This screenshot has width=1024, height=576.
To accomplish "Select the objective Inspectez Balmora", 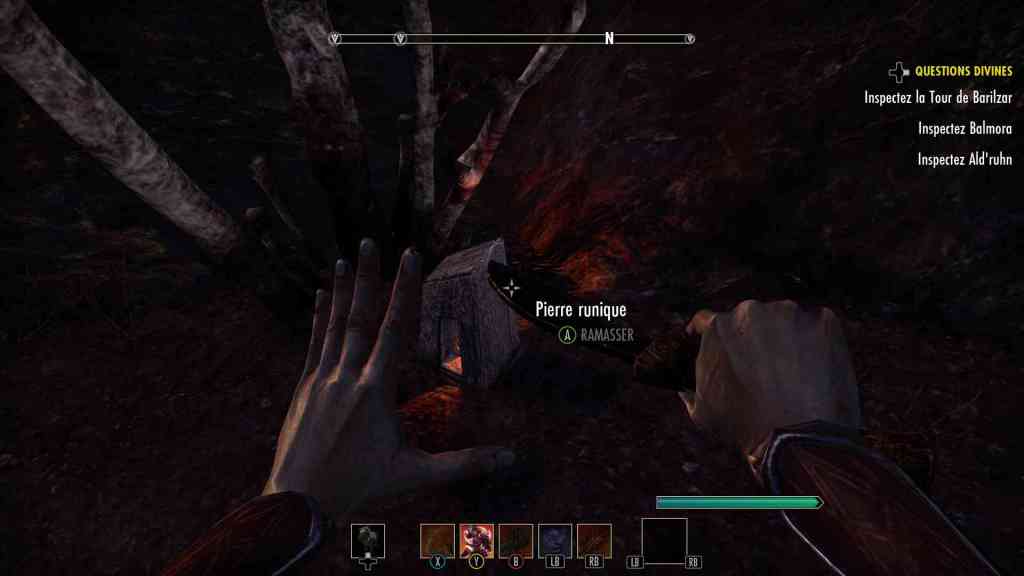I will click(964, 128).
